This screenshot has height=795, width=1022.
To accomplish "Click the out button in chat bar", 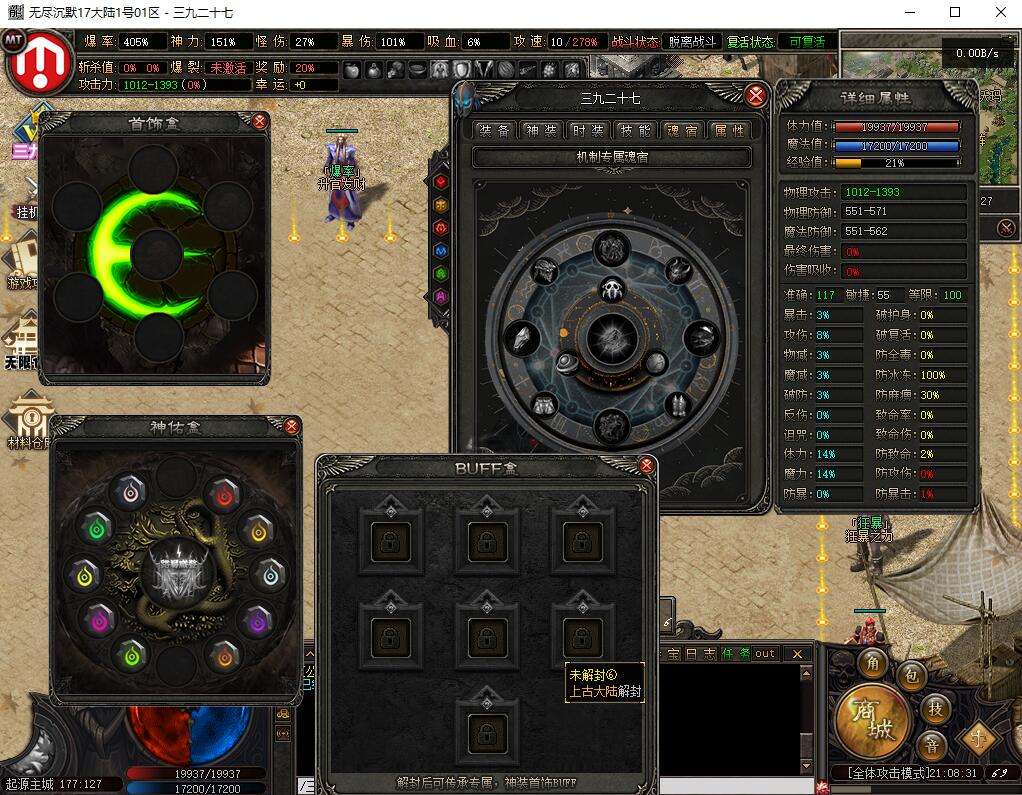I will pyautogui.click(x=765, y=653).
